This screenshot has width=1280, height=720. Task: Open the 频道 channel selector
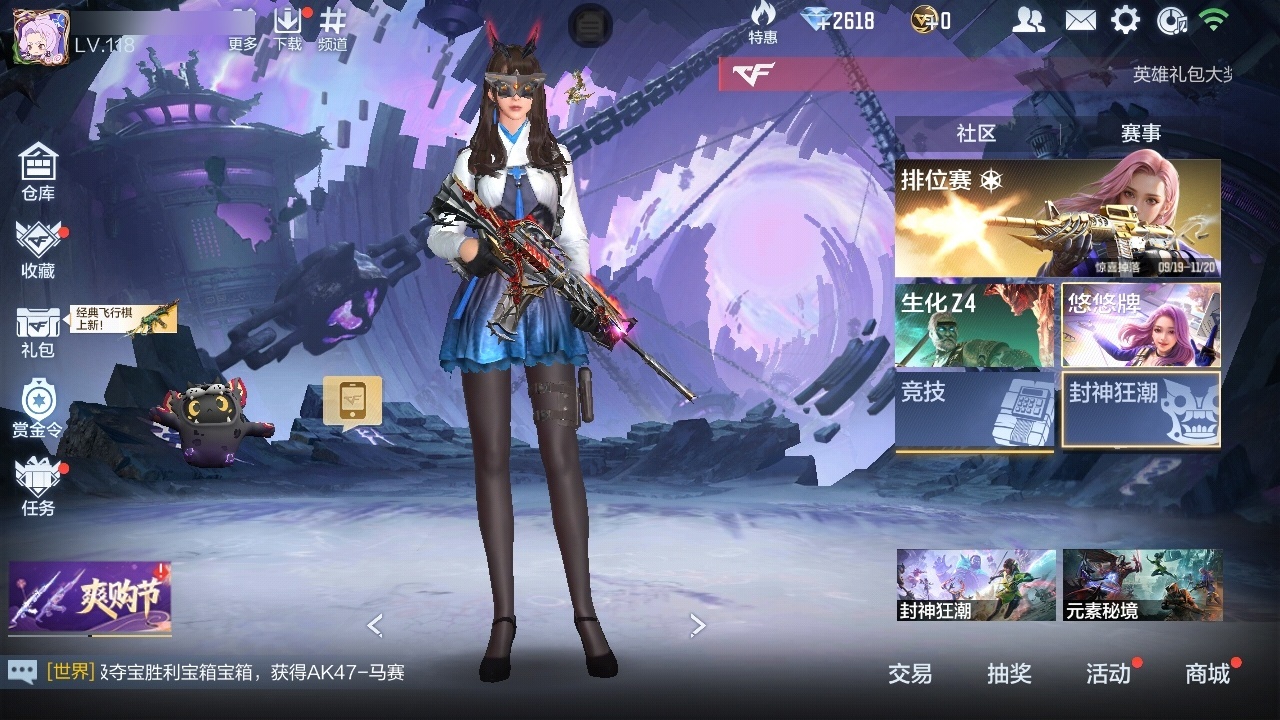pos(333,27)
